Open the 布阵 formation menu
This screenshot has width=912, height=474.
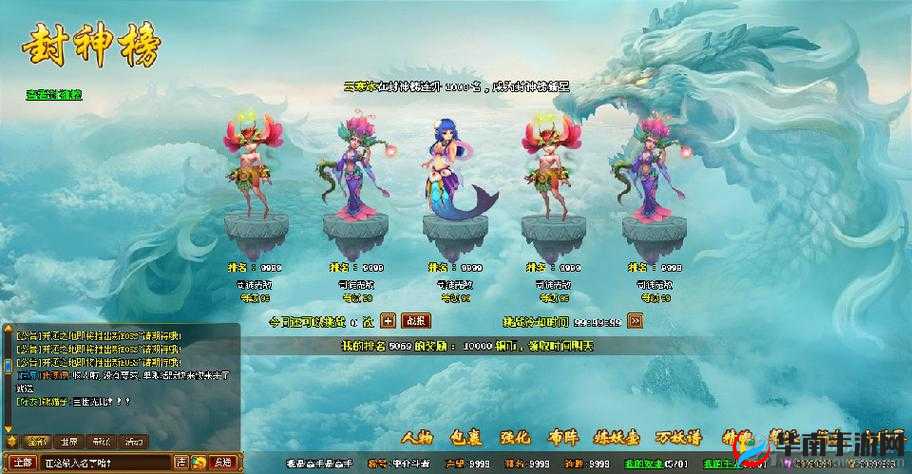[564, 438]
